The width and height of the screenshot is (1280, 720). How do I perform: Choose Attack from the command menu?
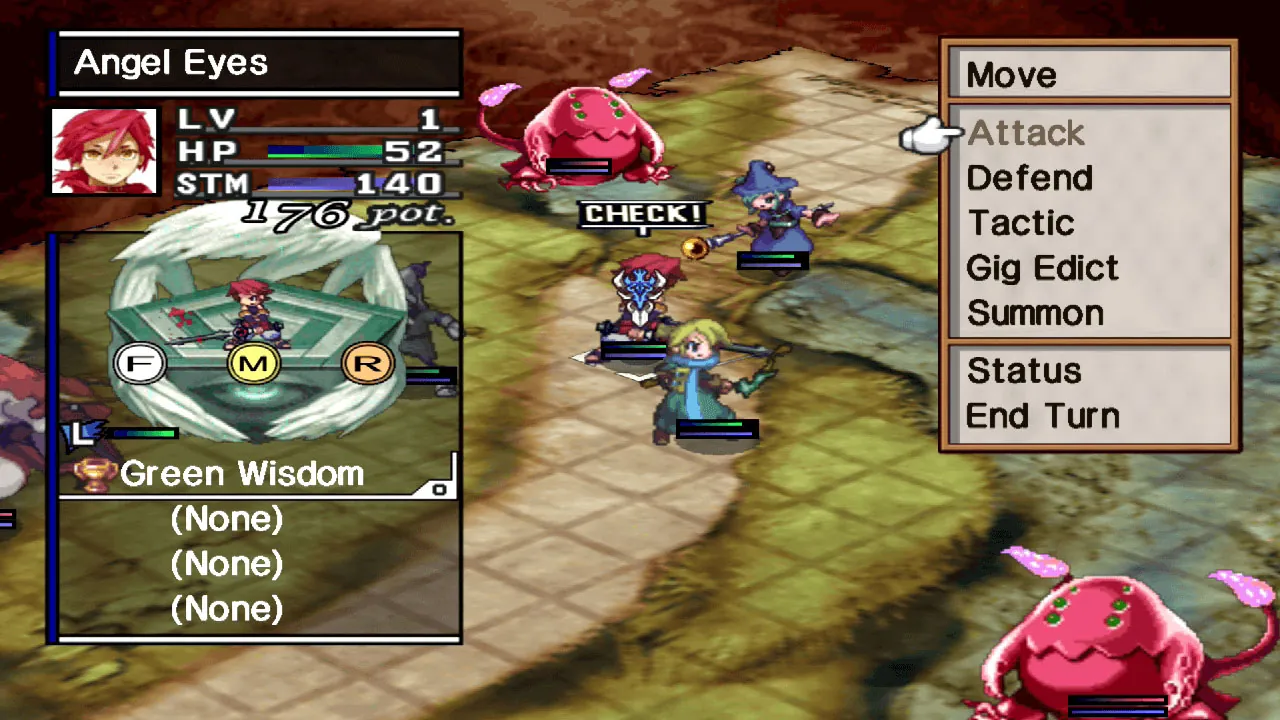pyautogui.click(x=1025, y=133)
